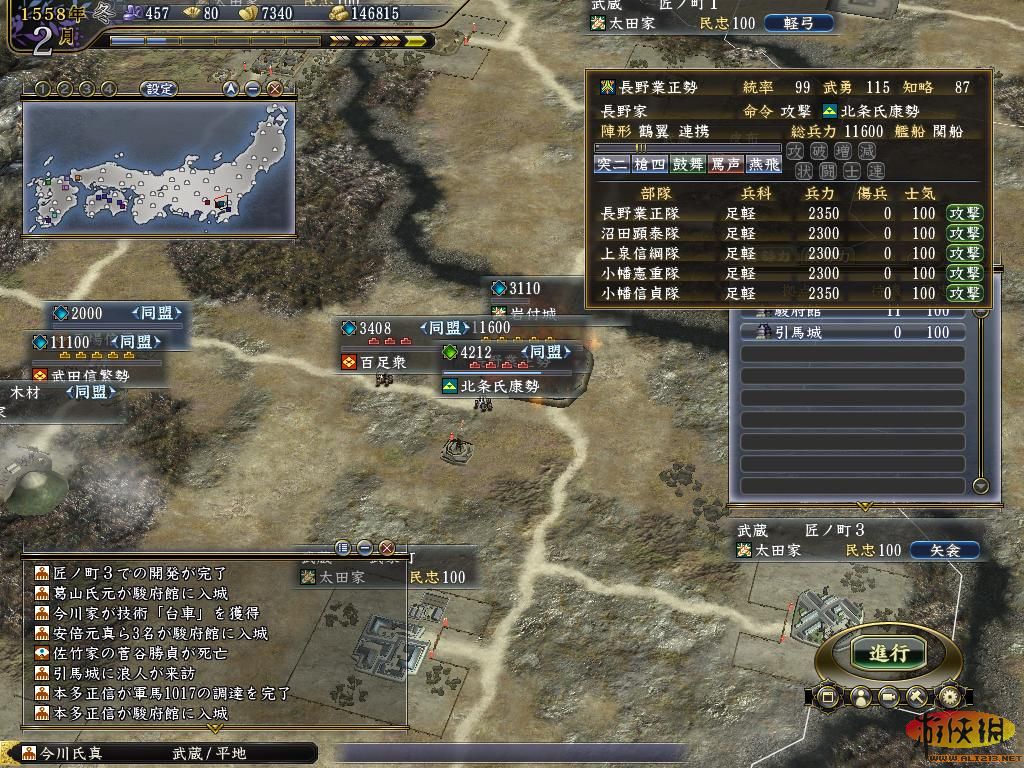Activate the 罵声 tactic

coord(725,164)
